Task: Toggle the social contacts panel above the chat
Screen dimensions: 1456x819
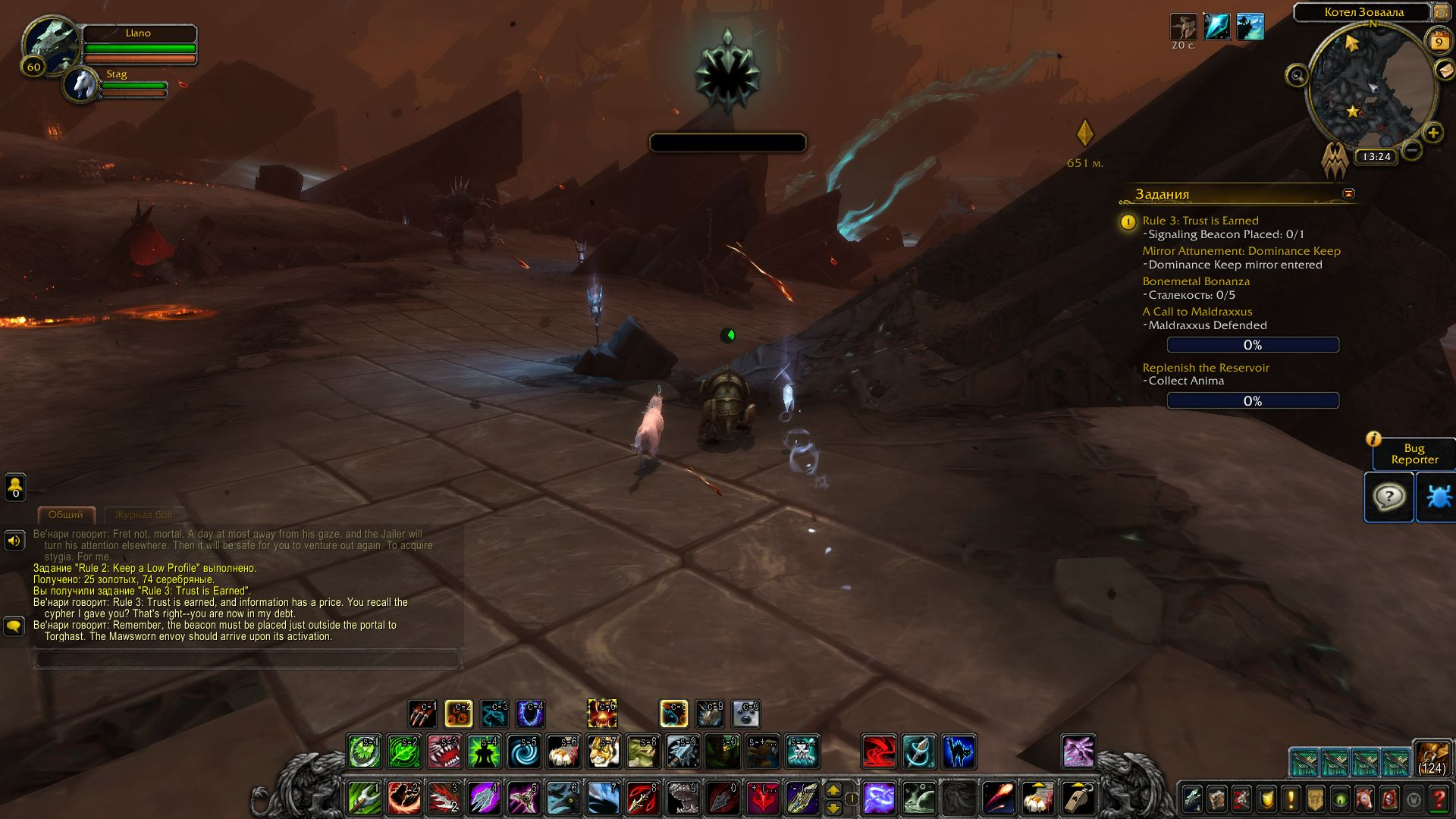Action: point(14,486)
